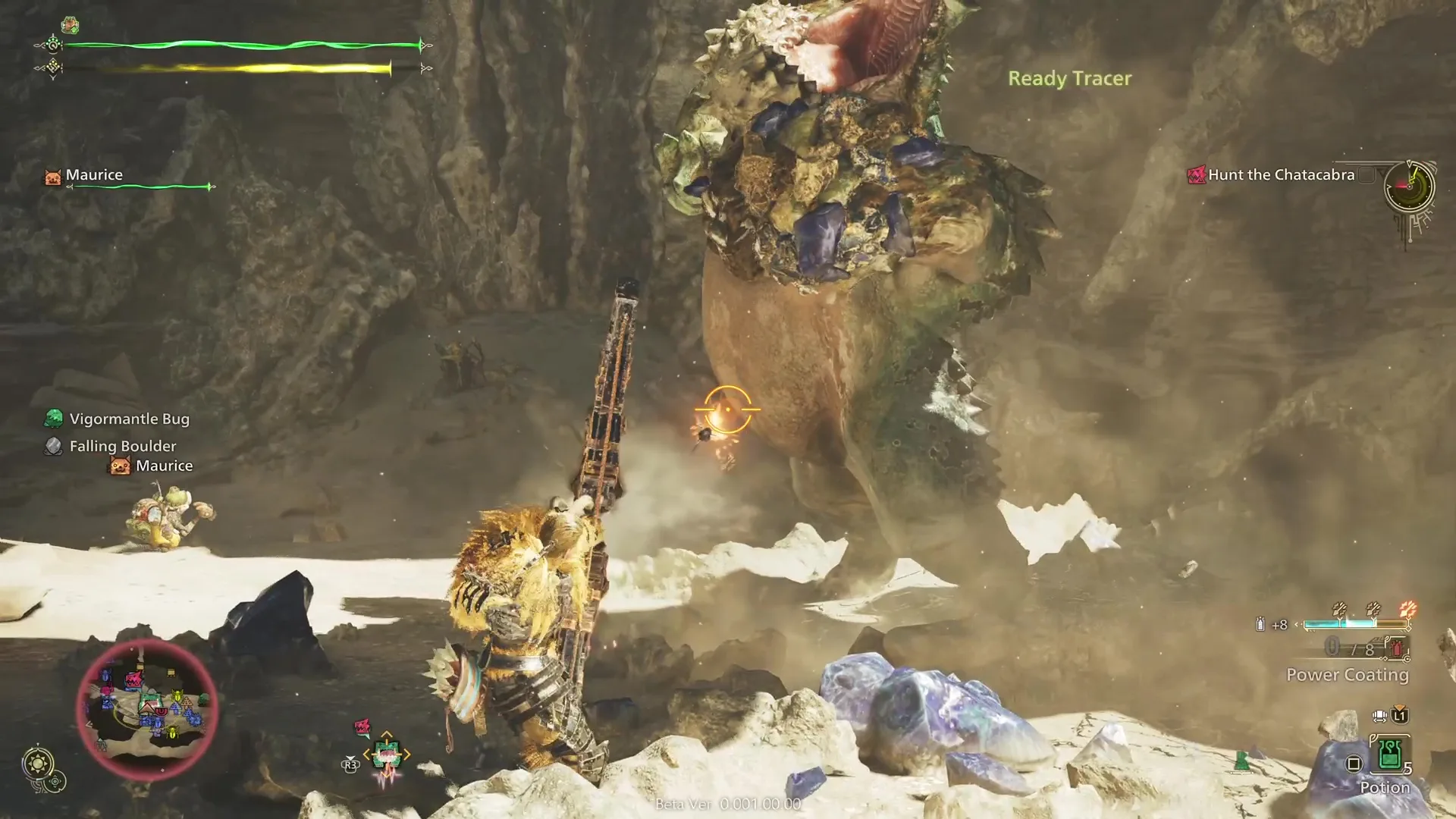Open the Hunt the Chatacabra quest tracker
This screenshot has height=819, width=1456.
coord(1280,175)
